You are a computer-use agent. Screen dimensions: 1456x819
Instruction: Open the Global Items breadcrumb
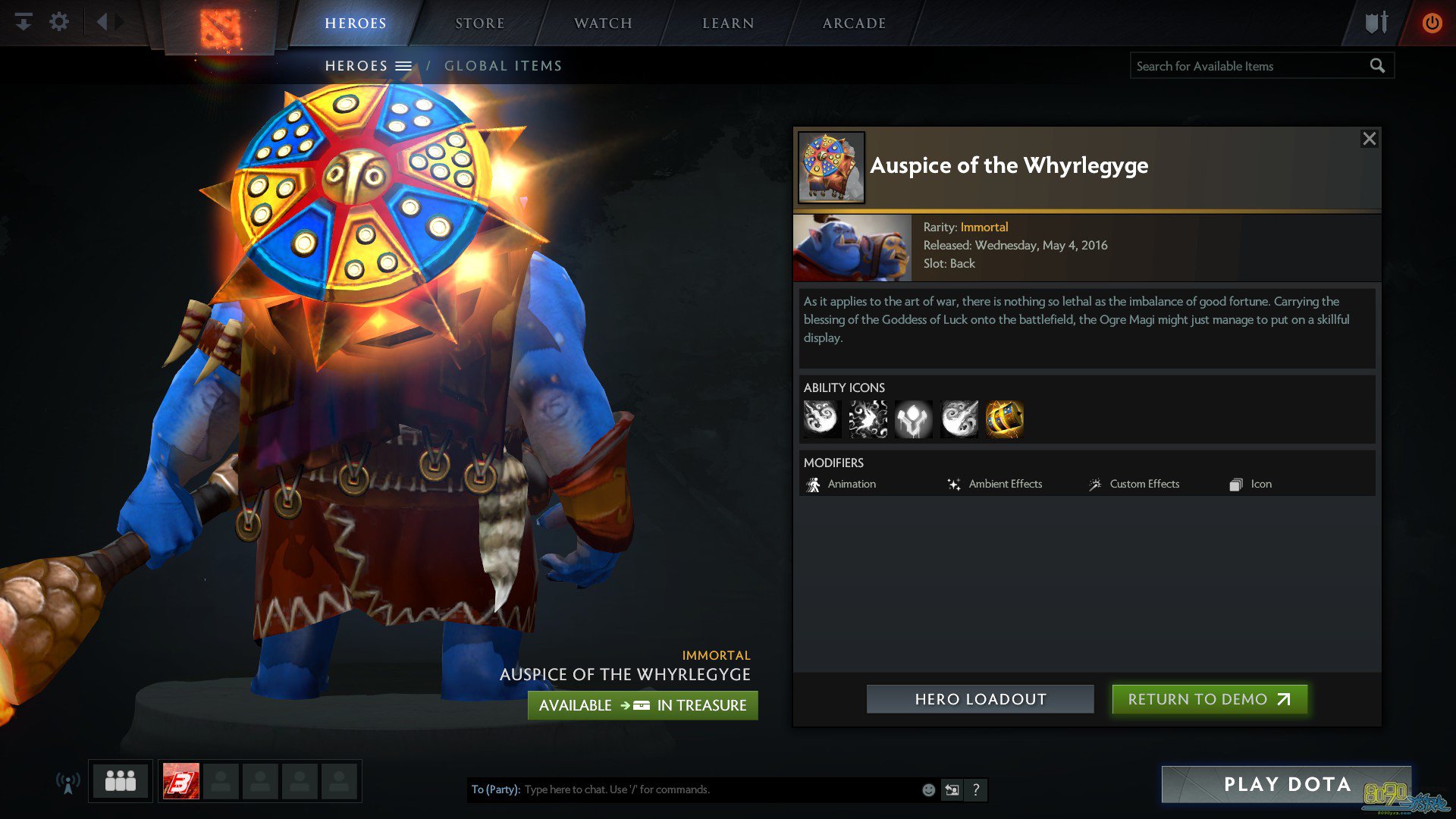[503, 66]
